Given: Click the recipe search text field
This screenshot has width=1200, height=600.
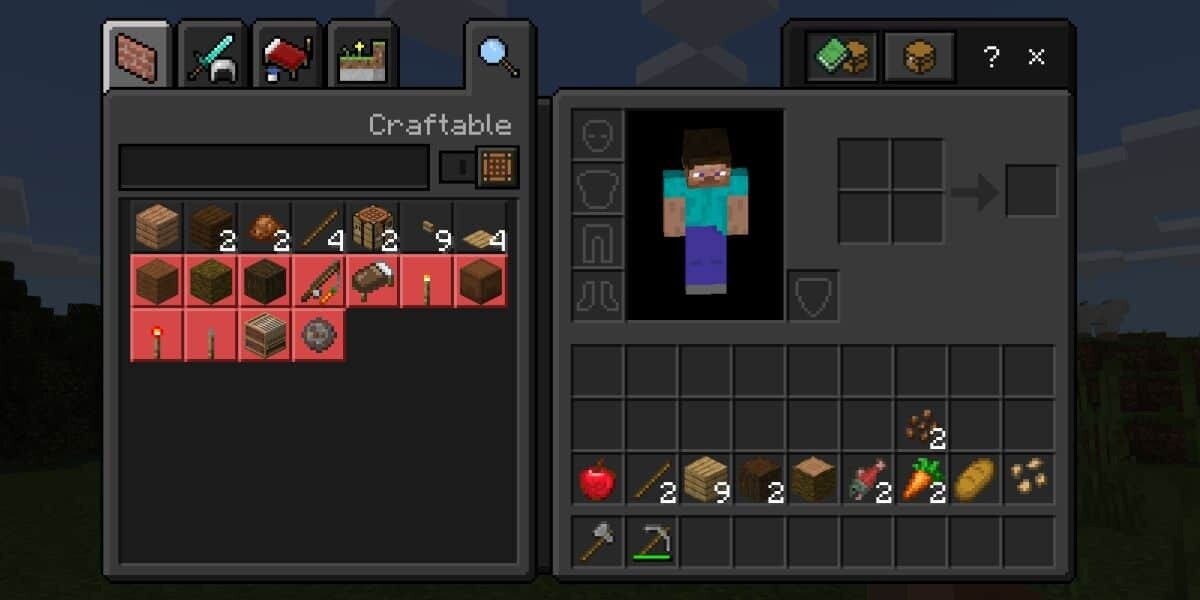Looking at the screenshot, I should 274,167.
